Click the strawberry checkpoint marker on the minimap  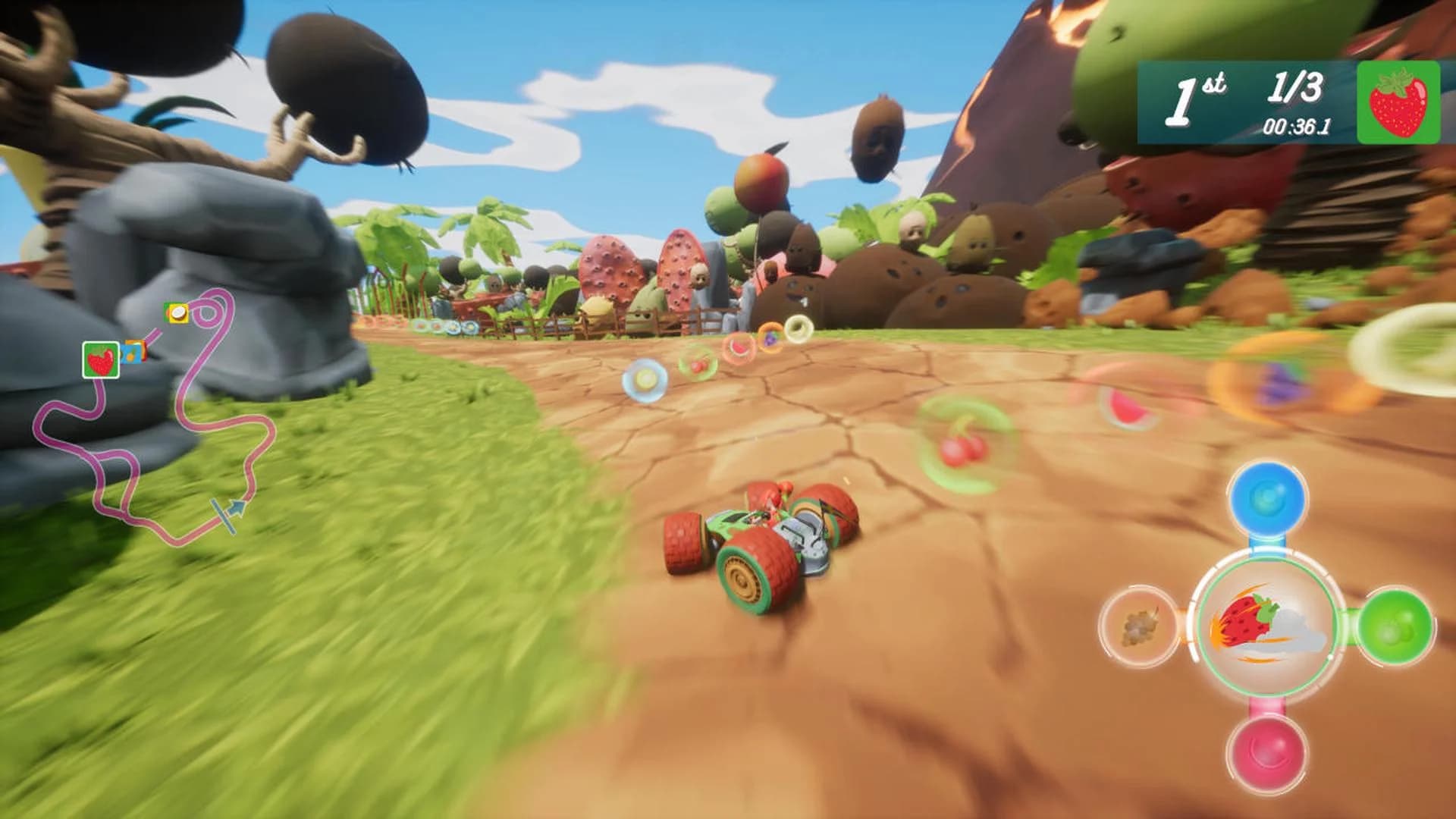click(x=101, y=358)
